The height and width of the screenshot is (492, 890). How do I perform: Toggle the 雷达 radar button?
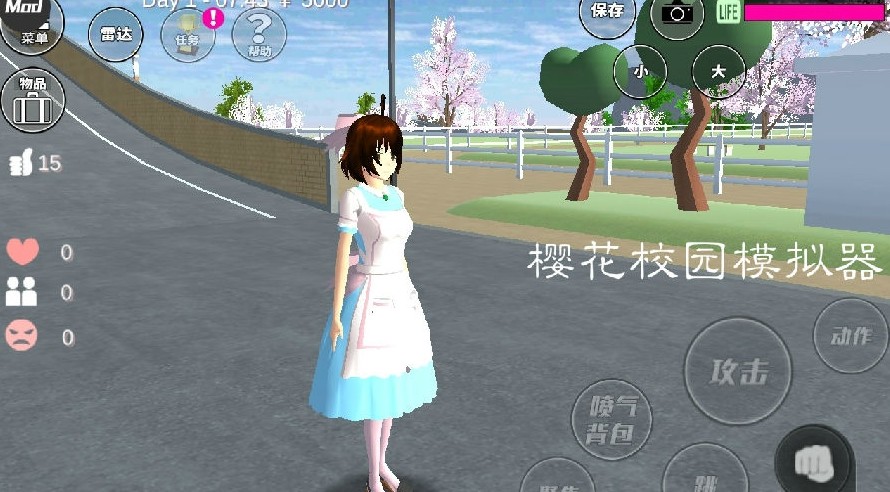tap(115, 34)
